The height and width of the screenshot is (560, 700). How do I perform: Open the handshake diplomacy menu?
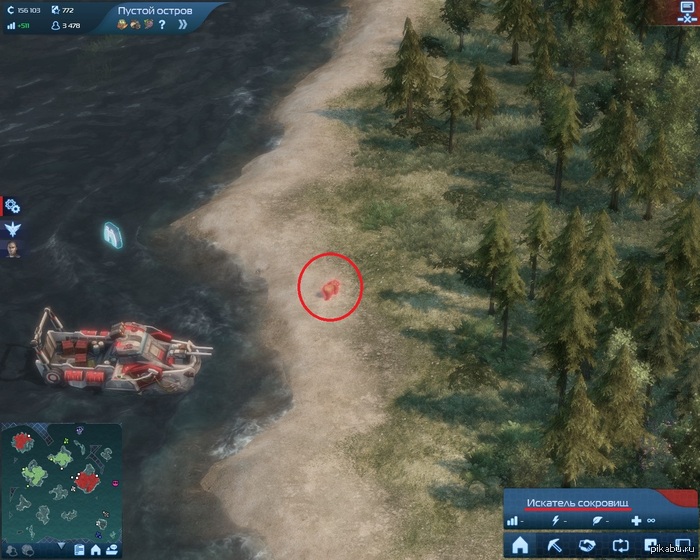click(x=588, y=546)
